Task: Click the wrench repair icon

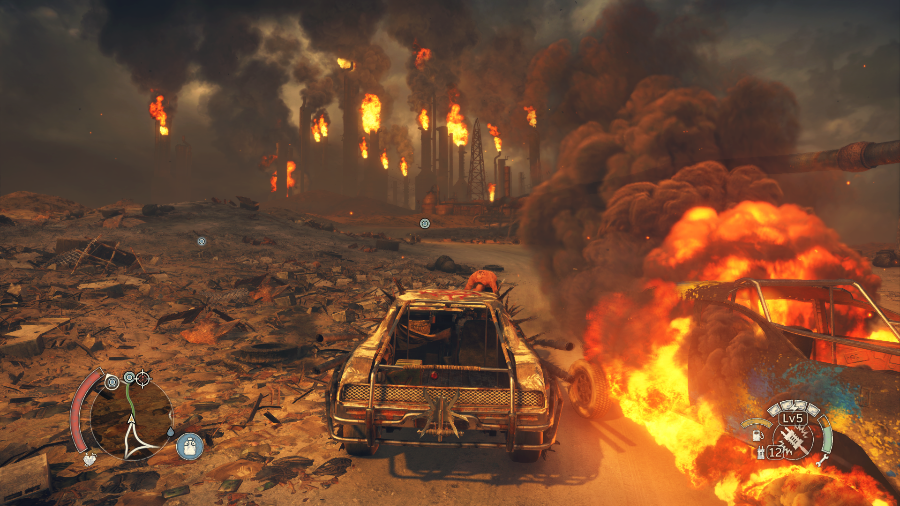Action: coord(822,461)
